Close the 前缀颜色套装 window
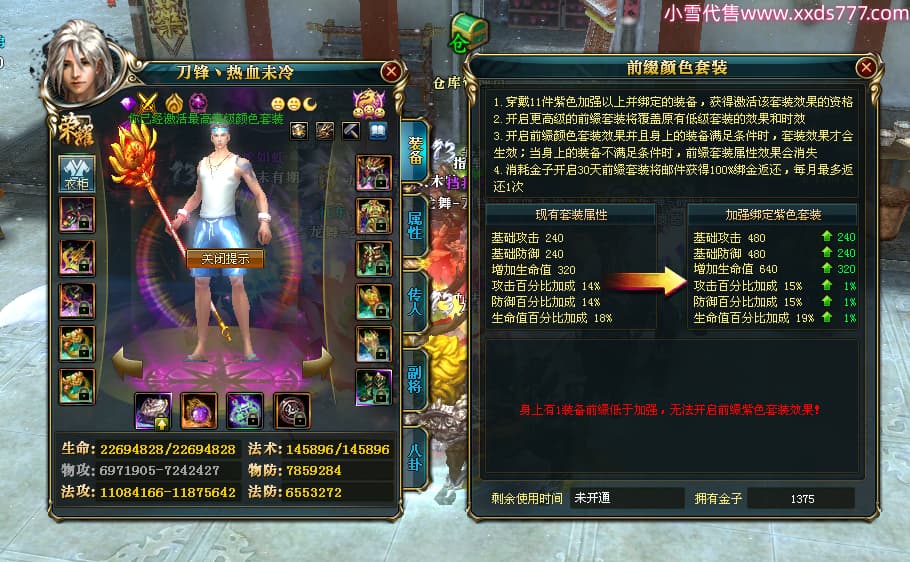Image resolution: width=910 pixels, height=562 pixels. (866, 67)
